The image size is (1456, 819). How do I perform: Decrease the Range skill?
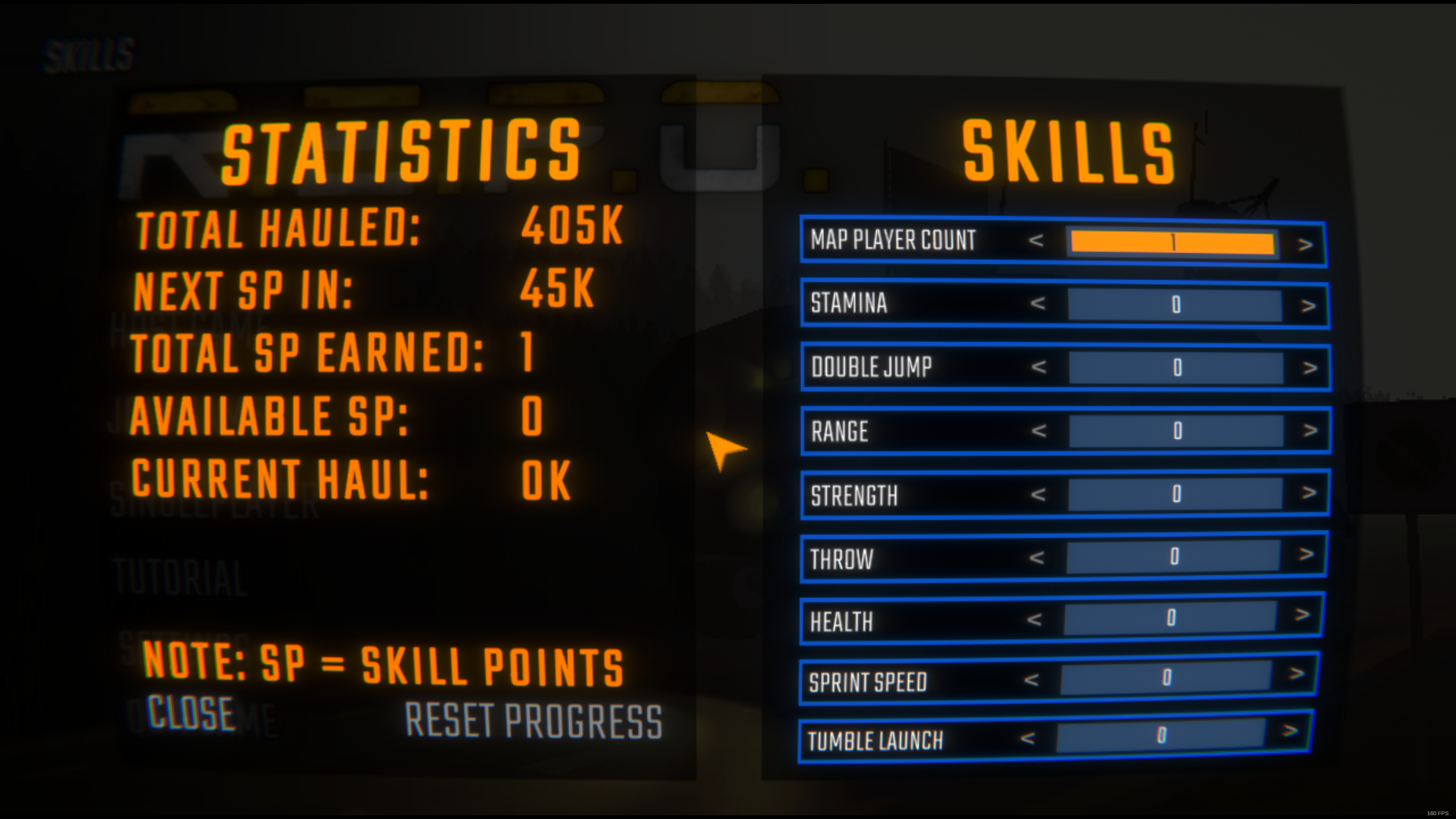tap(1039, 431)
